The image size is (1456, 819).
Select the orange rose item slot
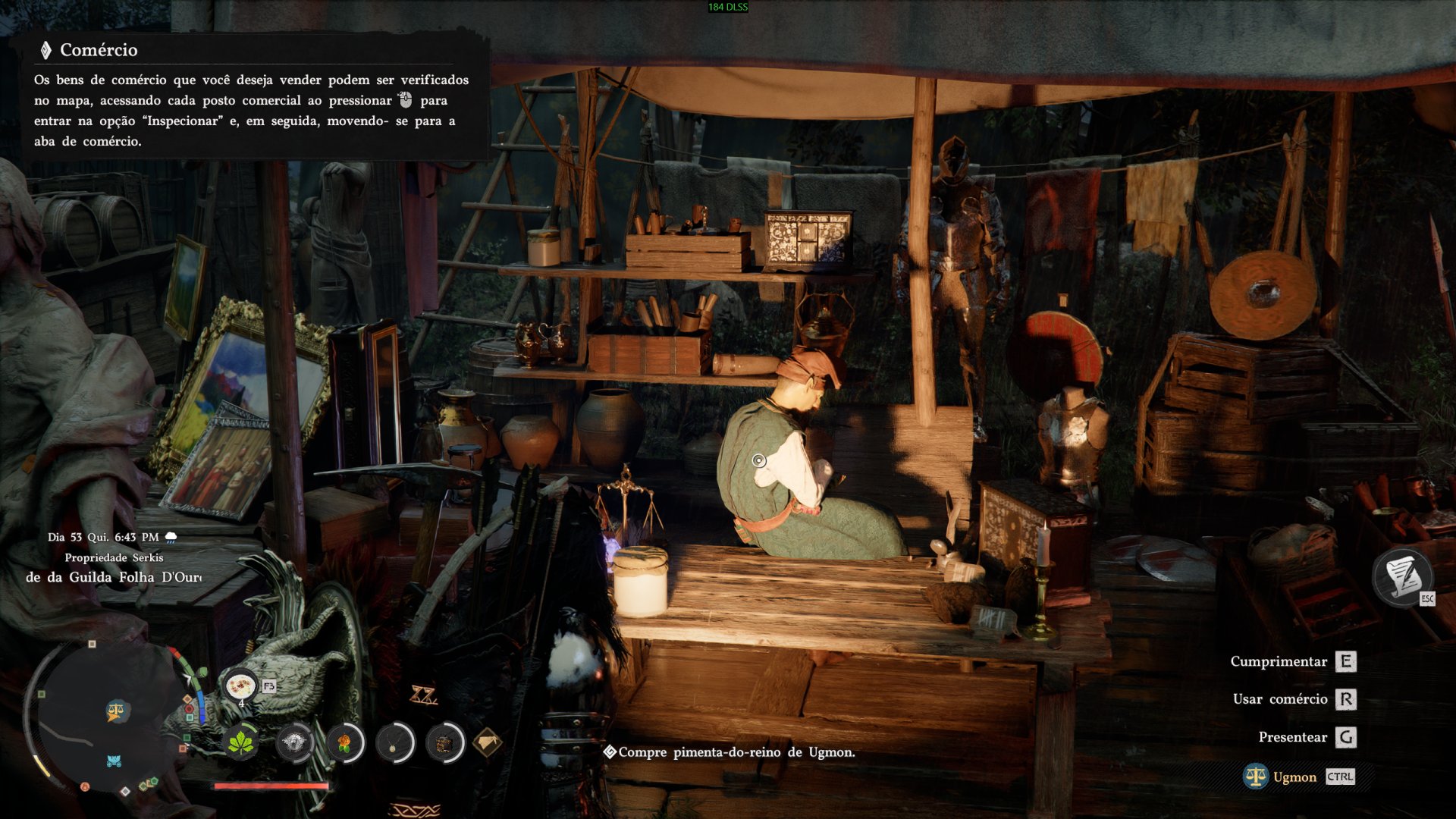pos(345,743)
